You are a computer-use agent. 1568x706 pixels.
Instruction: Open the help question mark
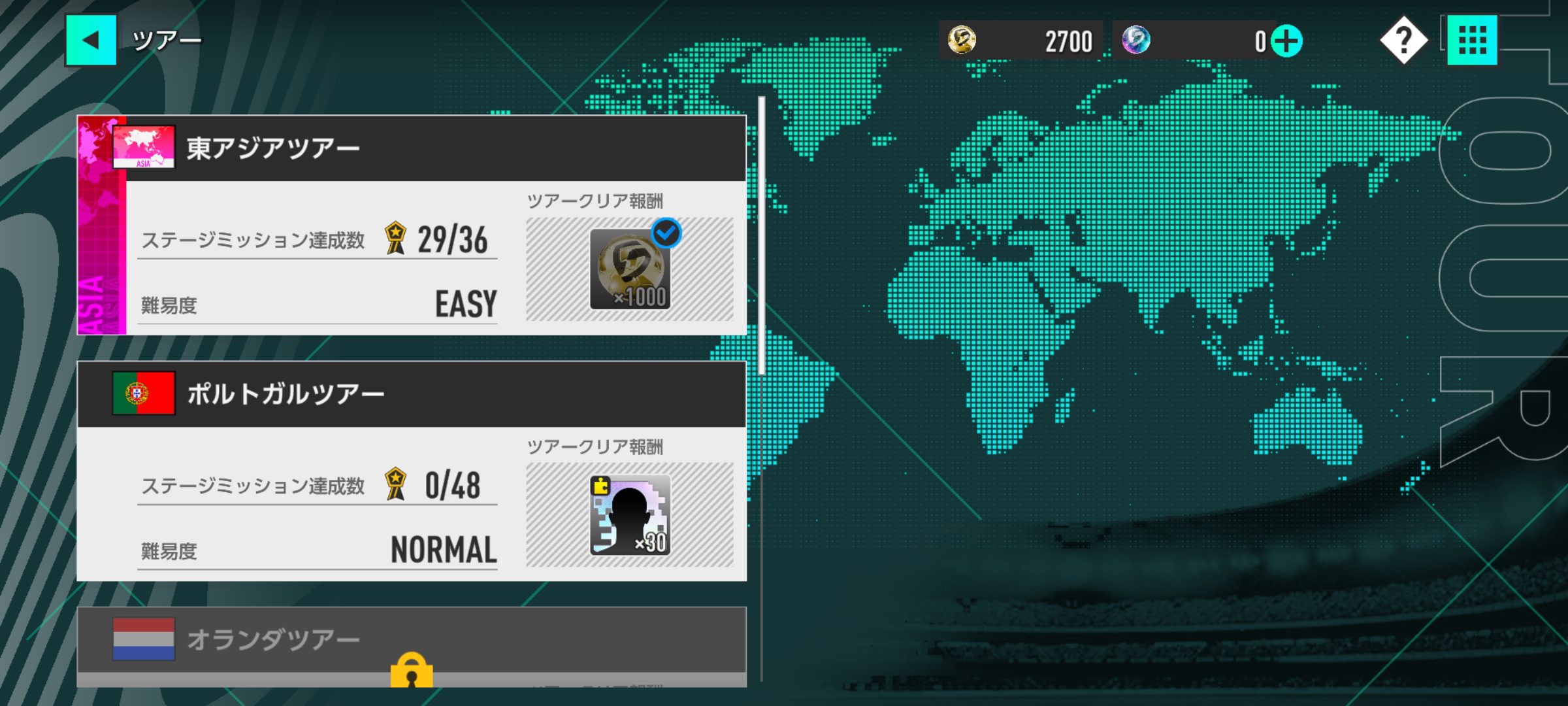pos(1403,41)
